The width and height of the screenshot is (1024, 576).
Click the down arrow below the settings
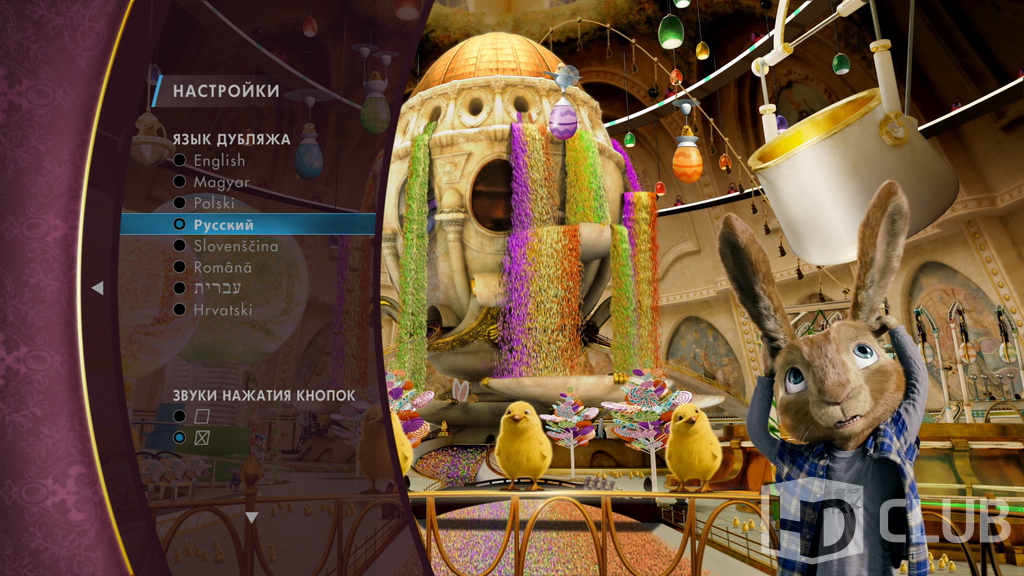(252, 517)
